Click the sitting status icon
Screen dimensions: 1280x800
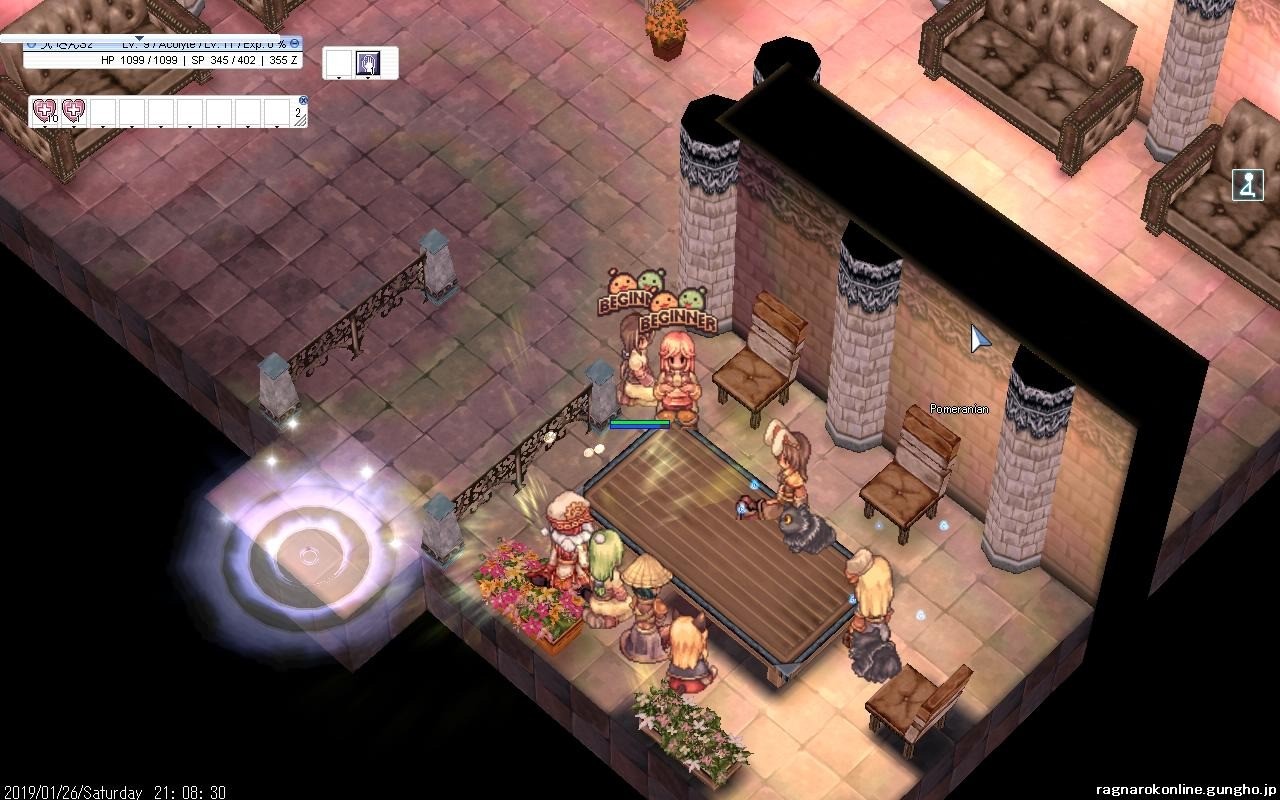(x=1248, y=185)
